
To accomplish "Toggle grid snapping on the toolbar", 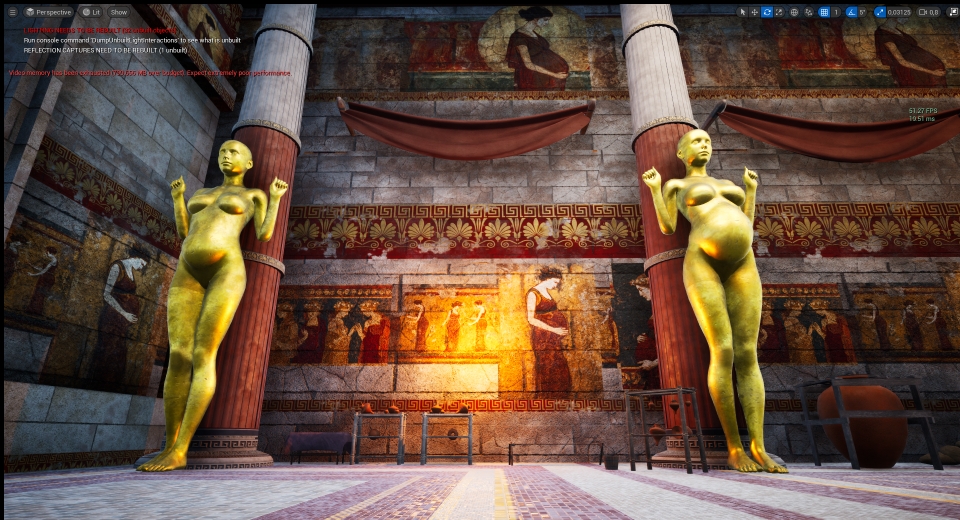I will 823,12.
